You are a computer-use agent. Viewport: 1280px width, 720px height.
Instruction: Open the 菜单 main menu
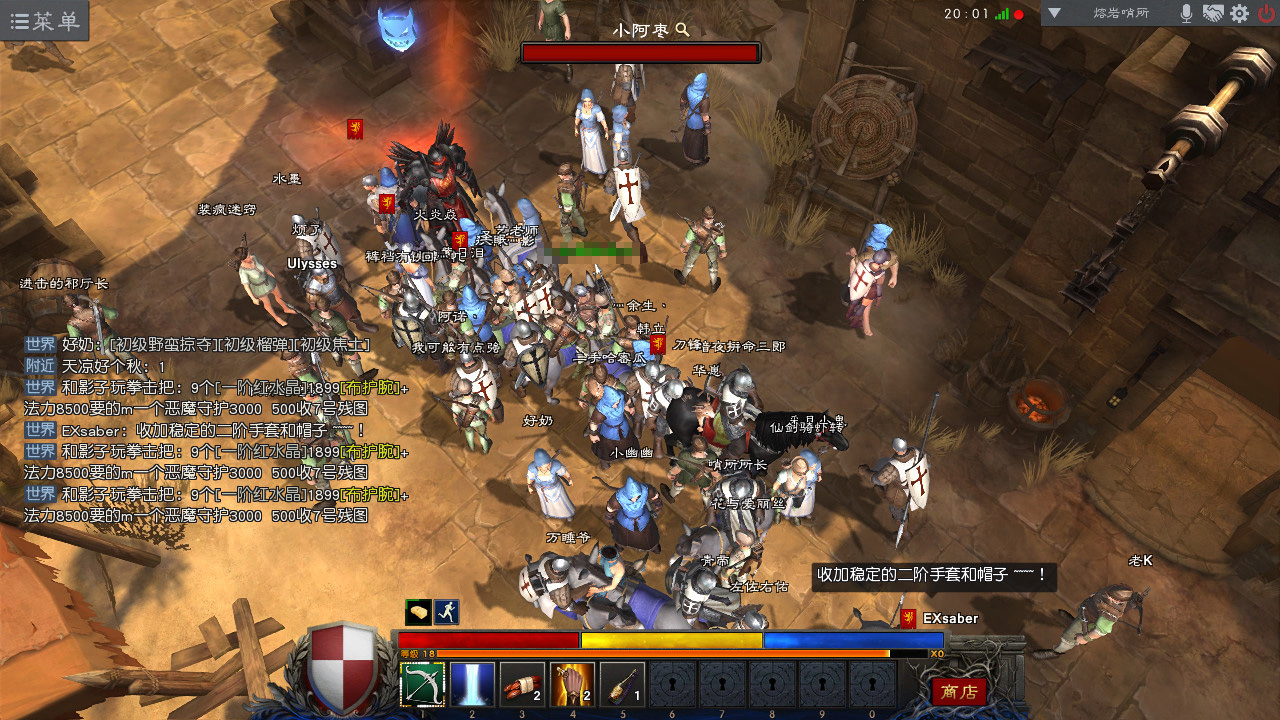click(x=45, y=21)
